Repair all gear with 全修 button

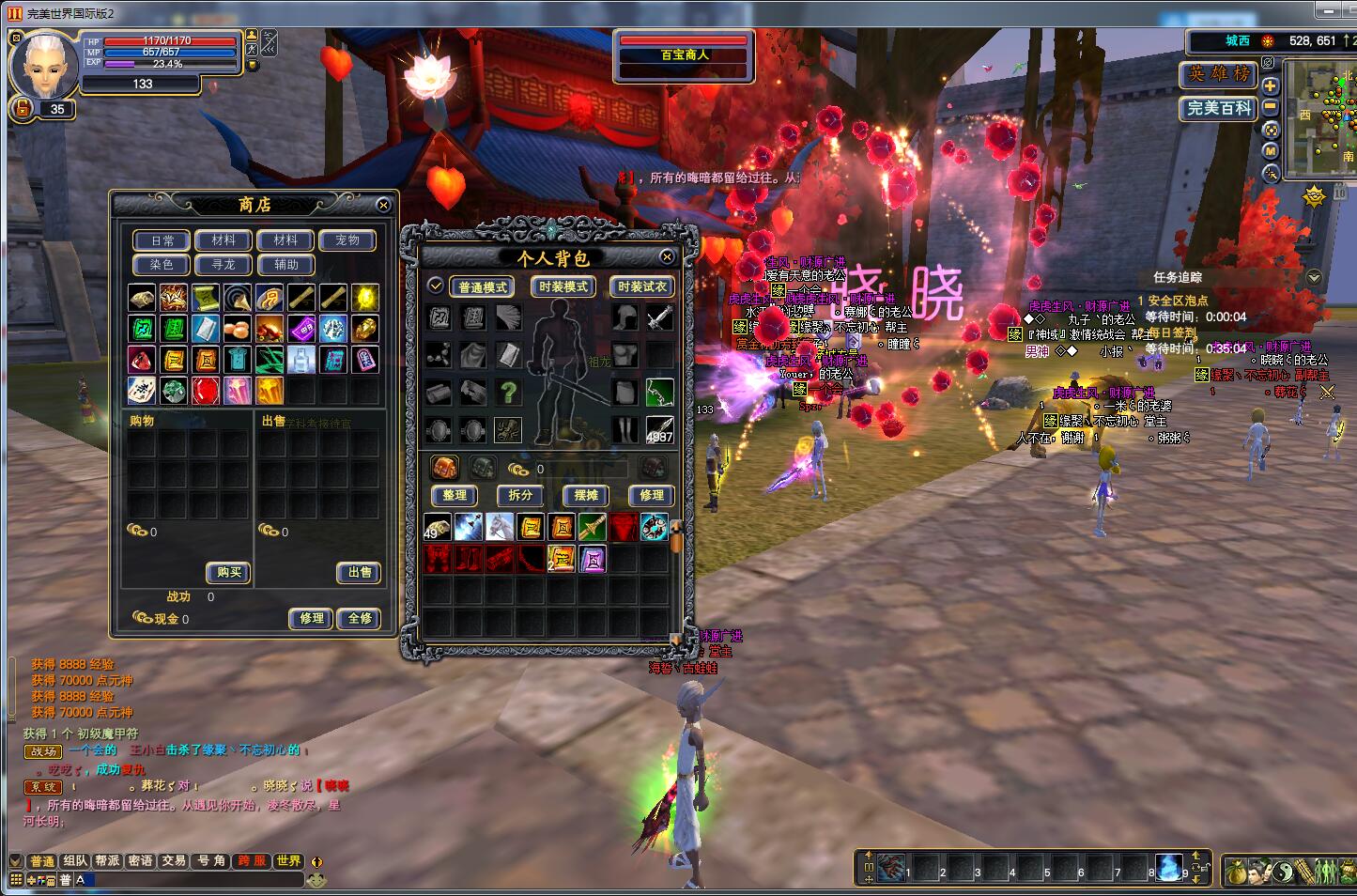[360, 618]
